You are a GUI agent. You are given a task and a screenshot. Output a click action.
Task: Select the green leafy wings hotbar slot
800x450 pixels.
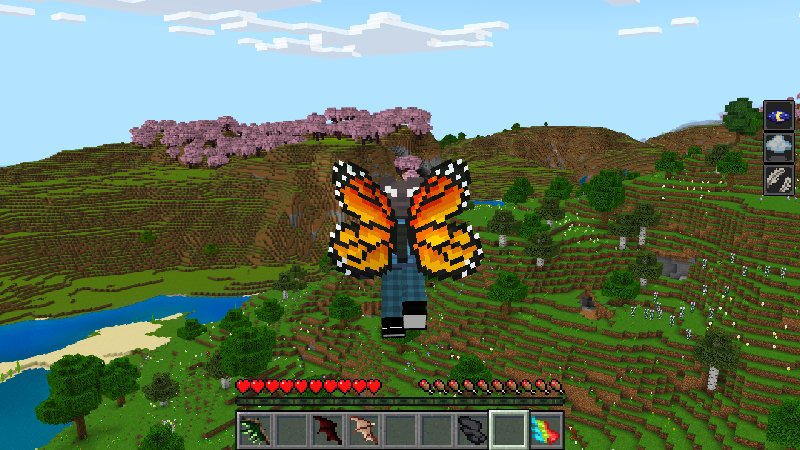pos(254,431)
